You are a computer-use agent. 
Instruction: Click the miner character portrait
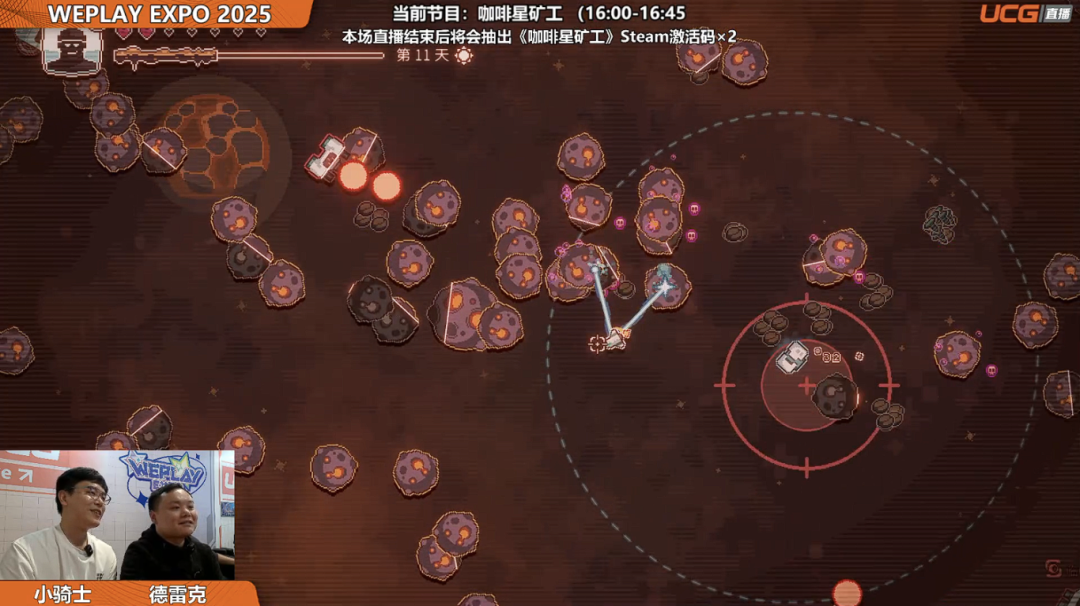(x=72, y=48)
